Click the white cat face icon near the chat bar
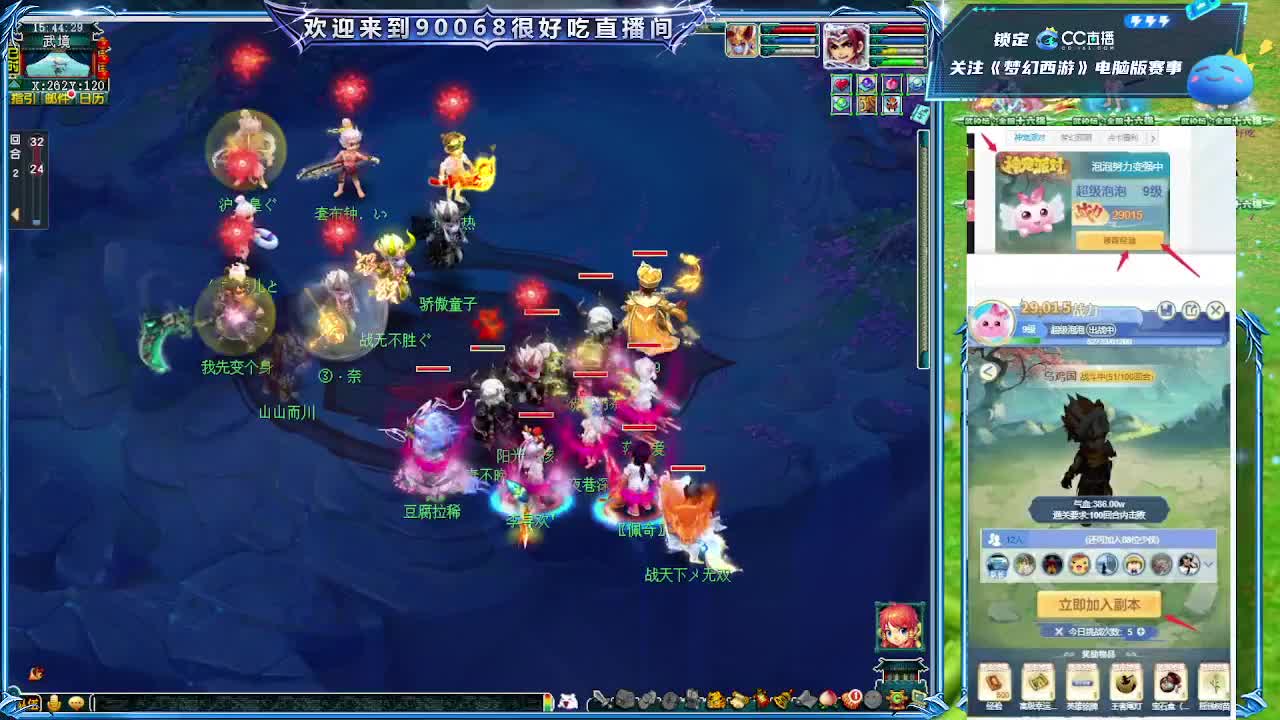Image resolution: width=1280 pixels, height=720 pixels. point(566,700)
